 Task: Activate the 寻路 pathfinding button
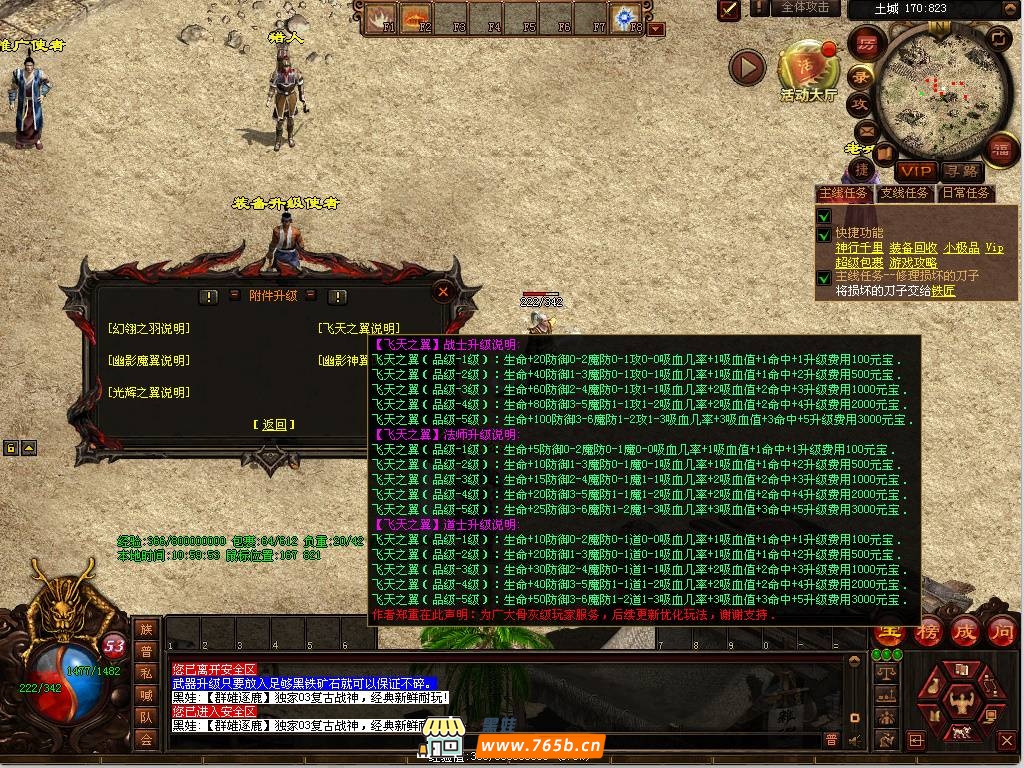pos(961,171)
